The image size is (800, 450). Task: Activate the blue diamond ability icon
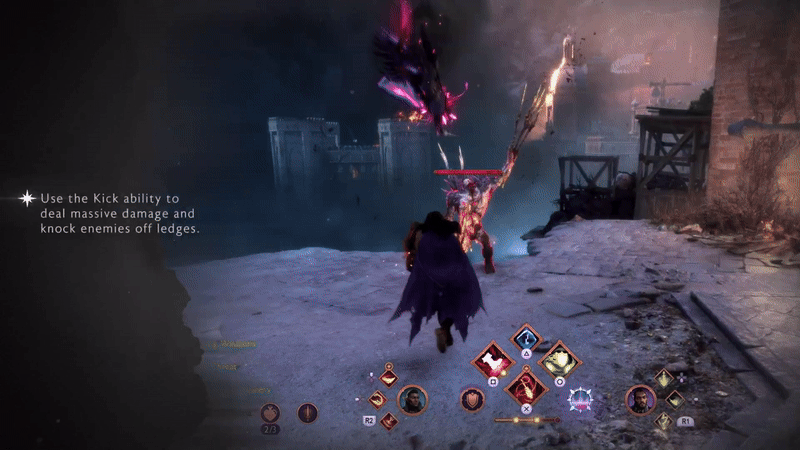[526, 338]
